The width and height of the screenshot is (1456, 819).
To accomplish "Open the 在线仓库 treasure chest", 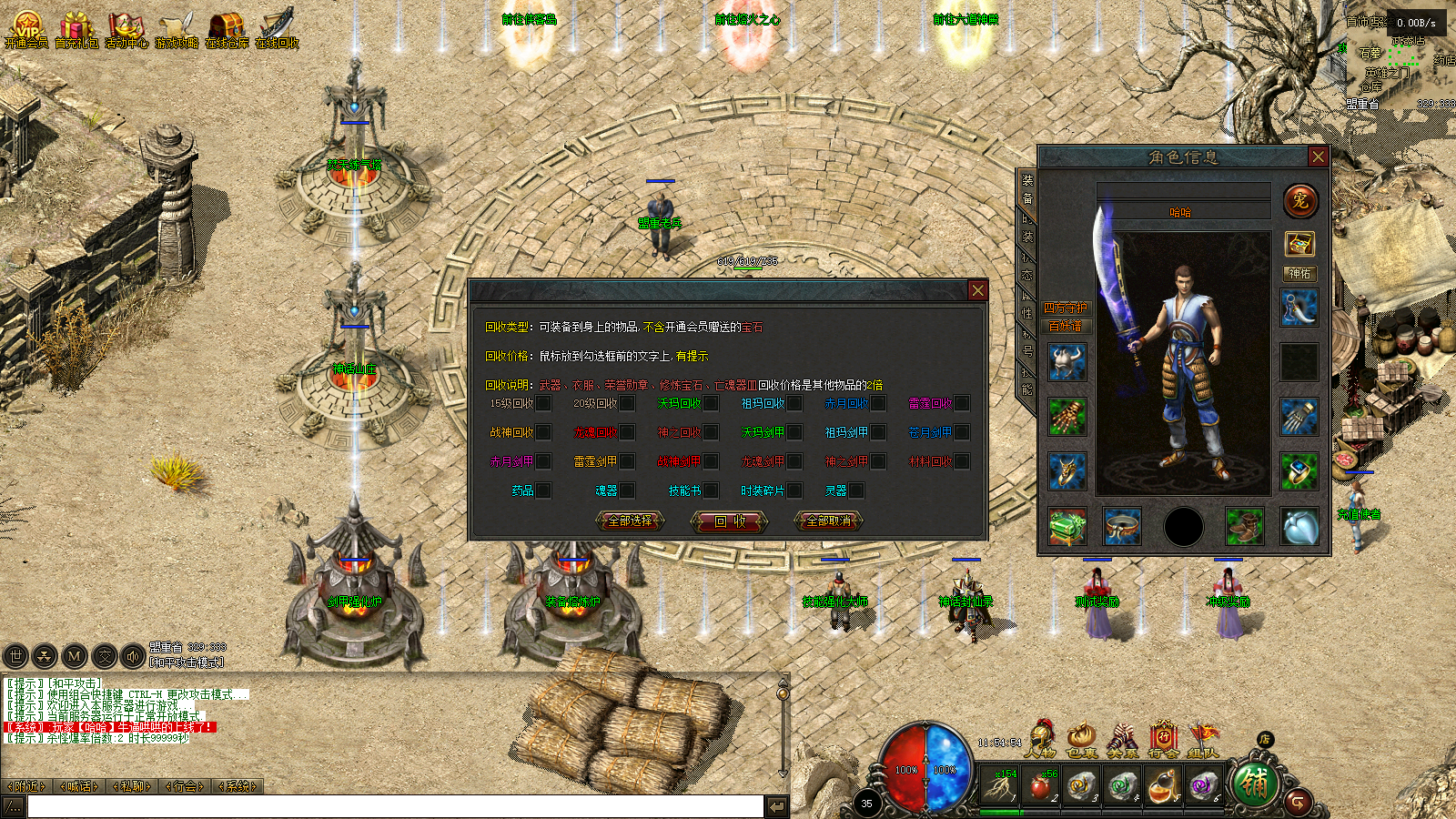I will click(x=226, y=27).
